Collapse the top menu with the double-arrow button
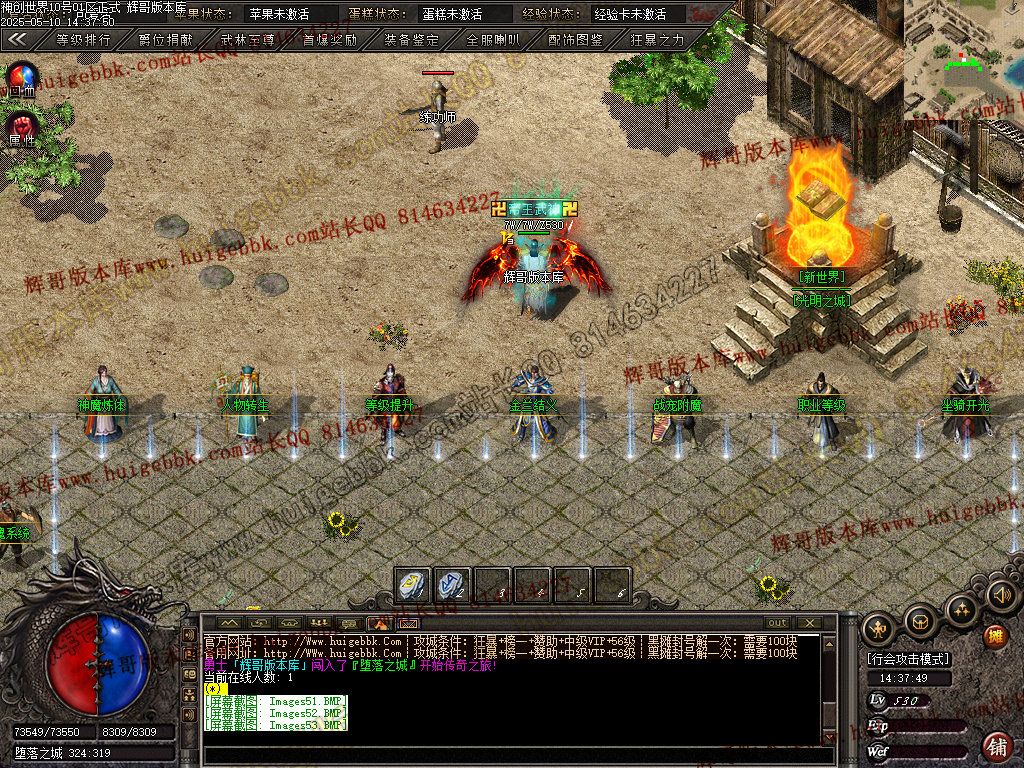This screenshot has width=1024, height=768. pos(18,40)
